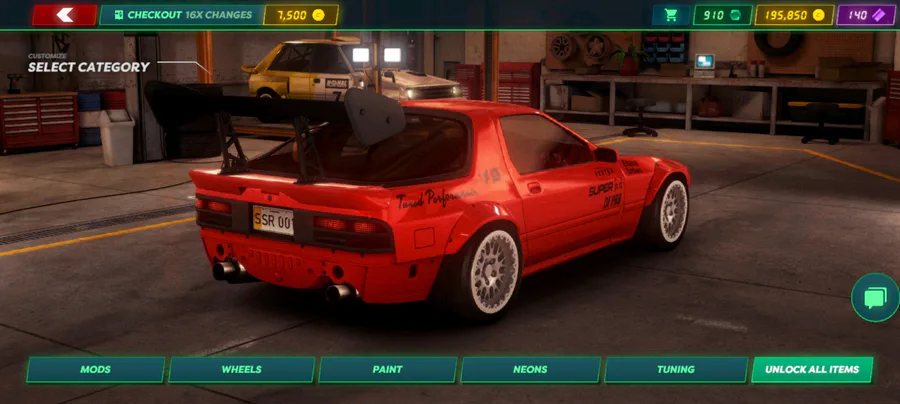Image resolution: width=900 pixels, height=404 pixels.
Task: Select the Mods category
Action: point(96,369)
